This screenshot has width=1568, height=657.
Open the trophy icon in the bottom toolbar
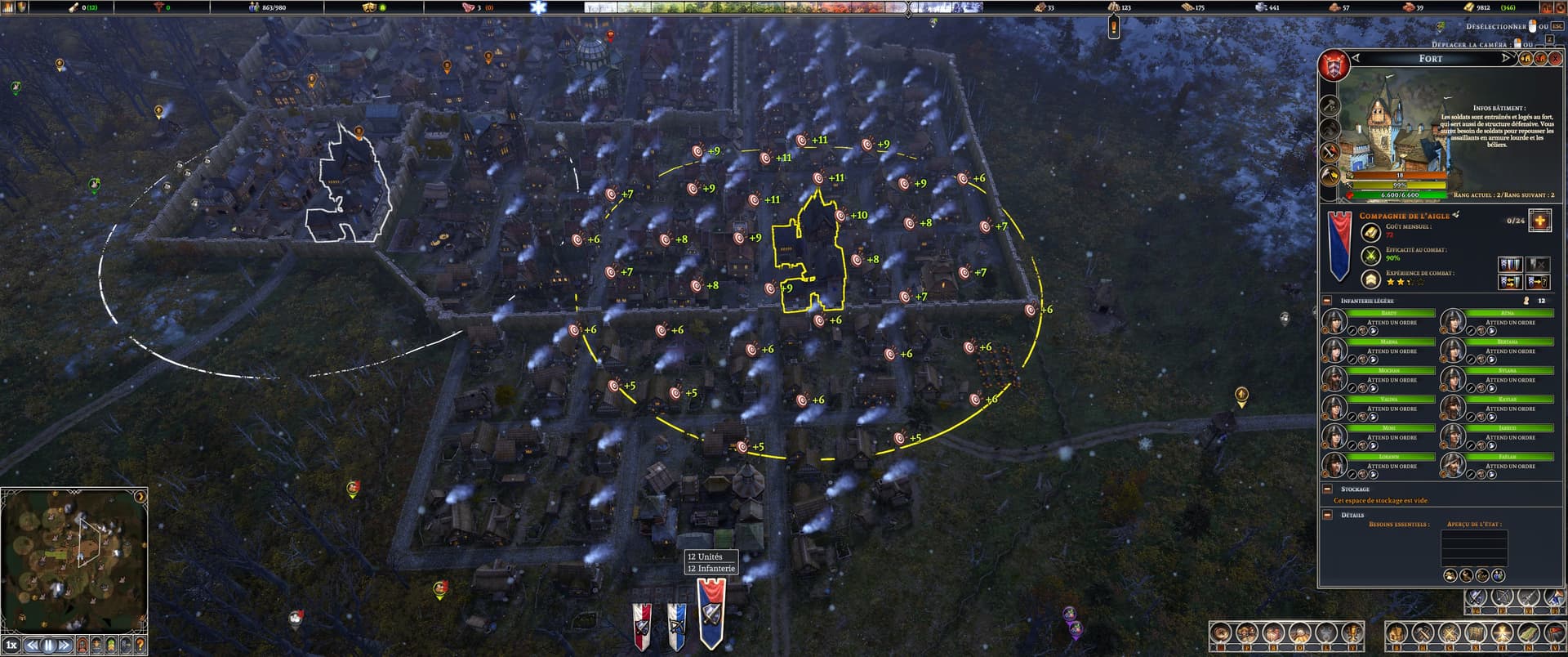coord(1353,633)
